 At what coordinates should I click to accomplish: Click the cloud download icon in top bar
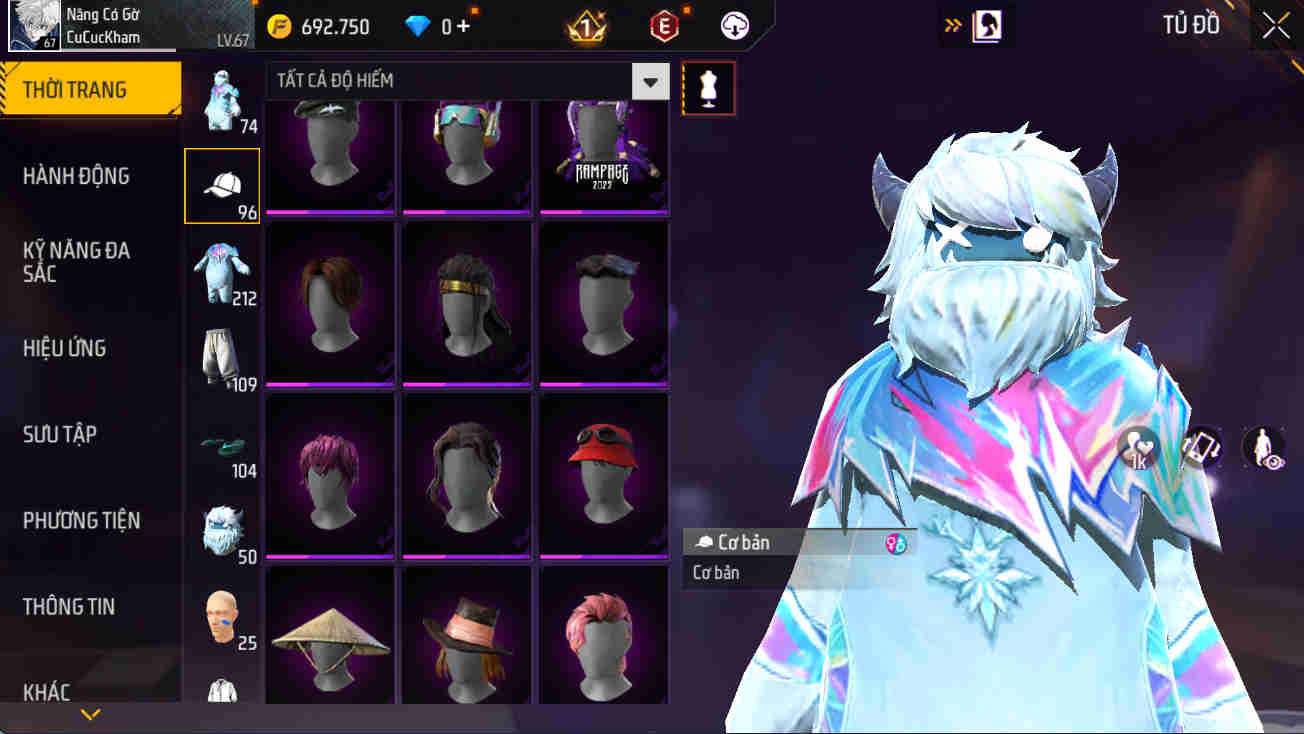pyautogui.click(x=735, y=27)
